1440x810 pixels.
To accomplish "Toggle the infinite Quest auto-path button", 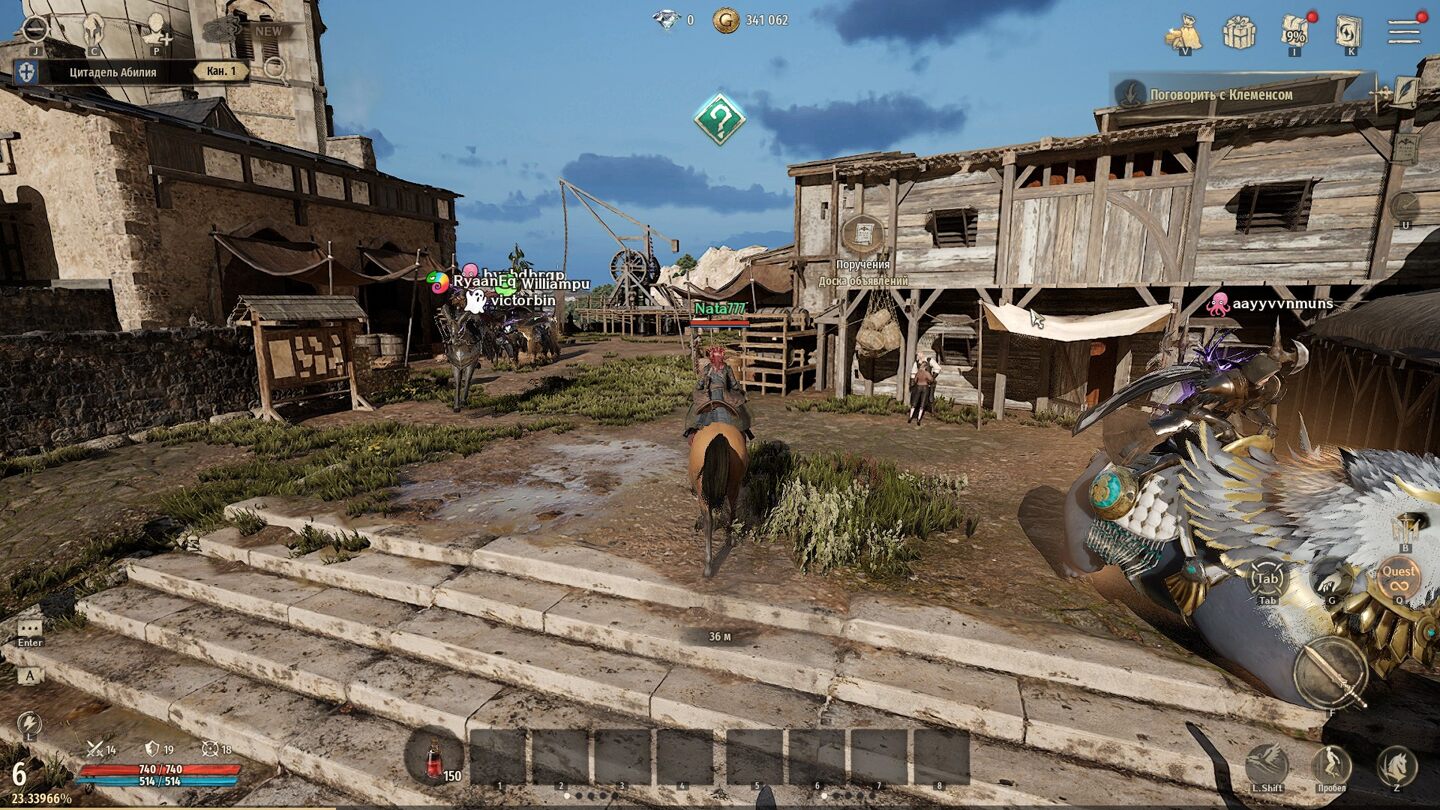I will coord(1398,578).
